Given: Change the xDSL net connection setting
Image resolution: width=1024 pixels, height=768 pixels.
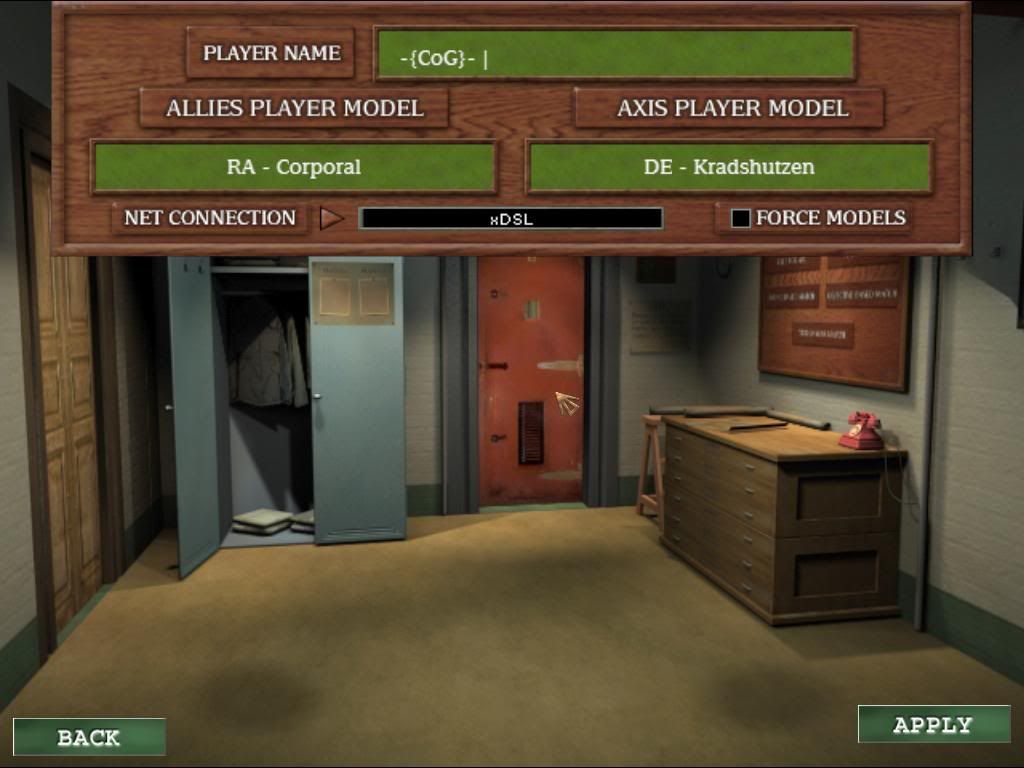Looking at the screenshot, I should (x=511, y=218).
